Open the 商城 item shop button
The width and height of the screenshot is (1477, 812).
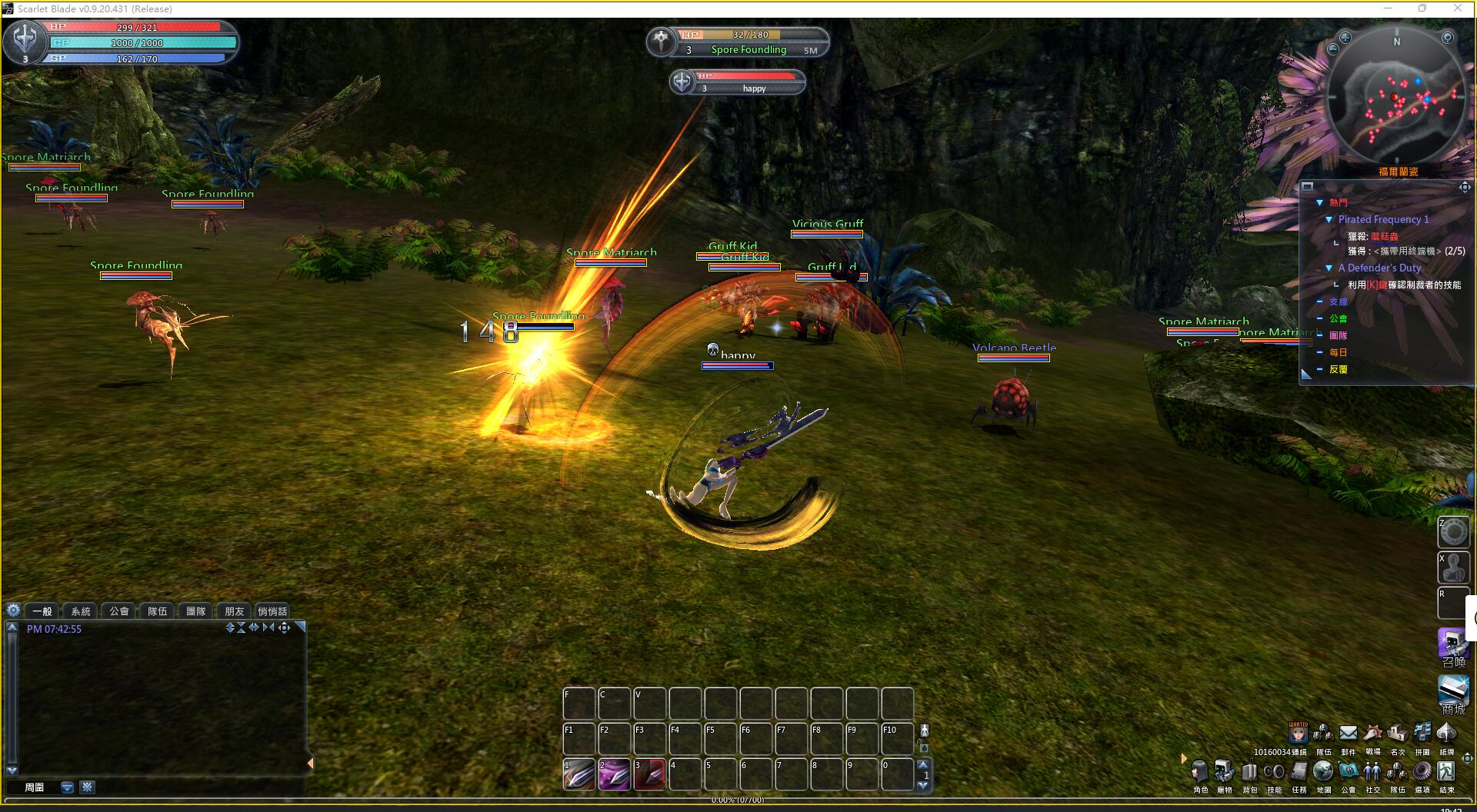(x=1453, y=691)
